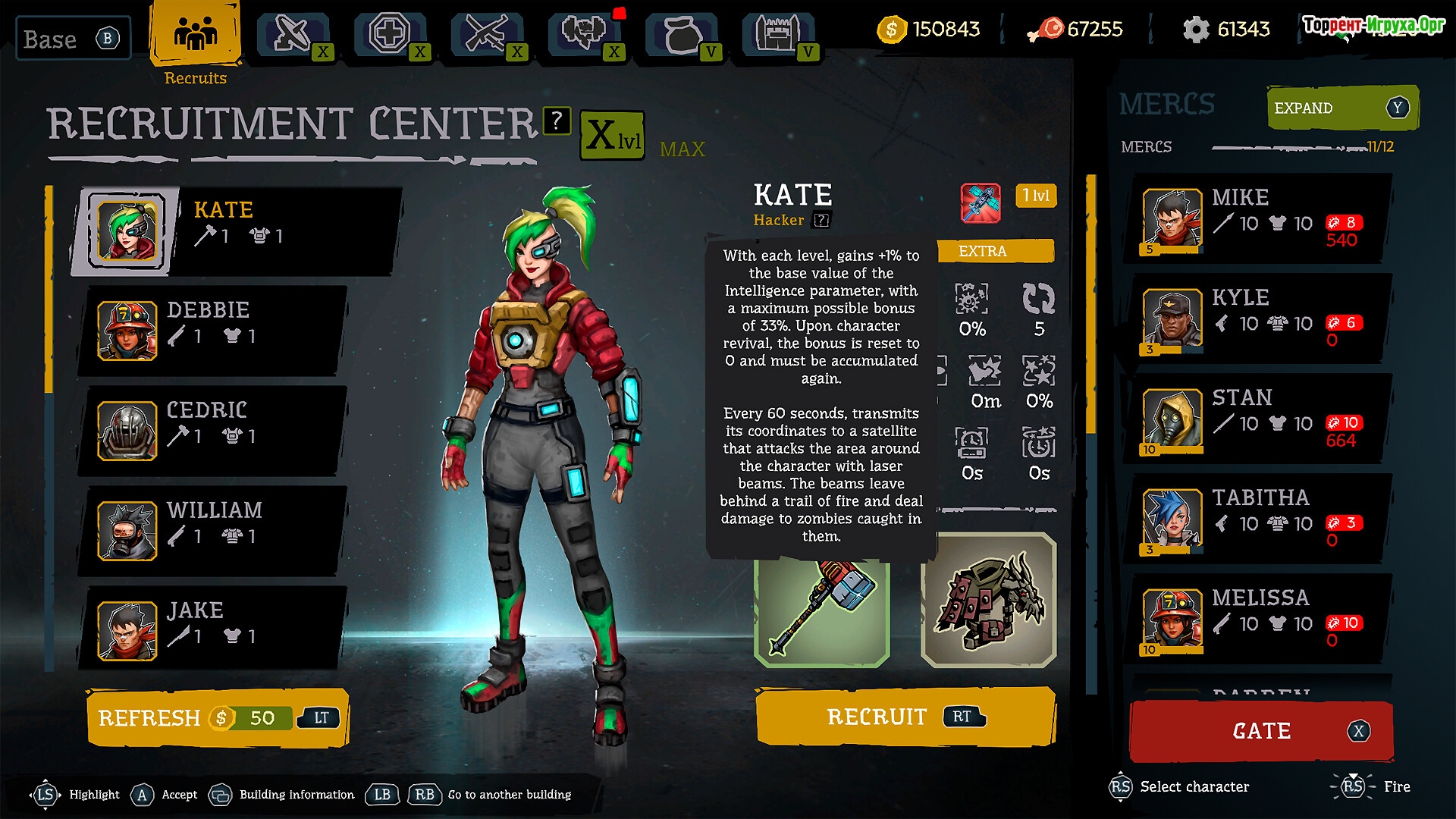Viewport: 1456px width, 819px height.
Task: Inspect Kate's hammer weapon slot
Action: [x=822, y=608]
